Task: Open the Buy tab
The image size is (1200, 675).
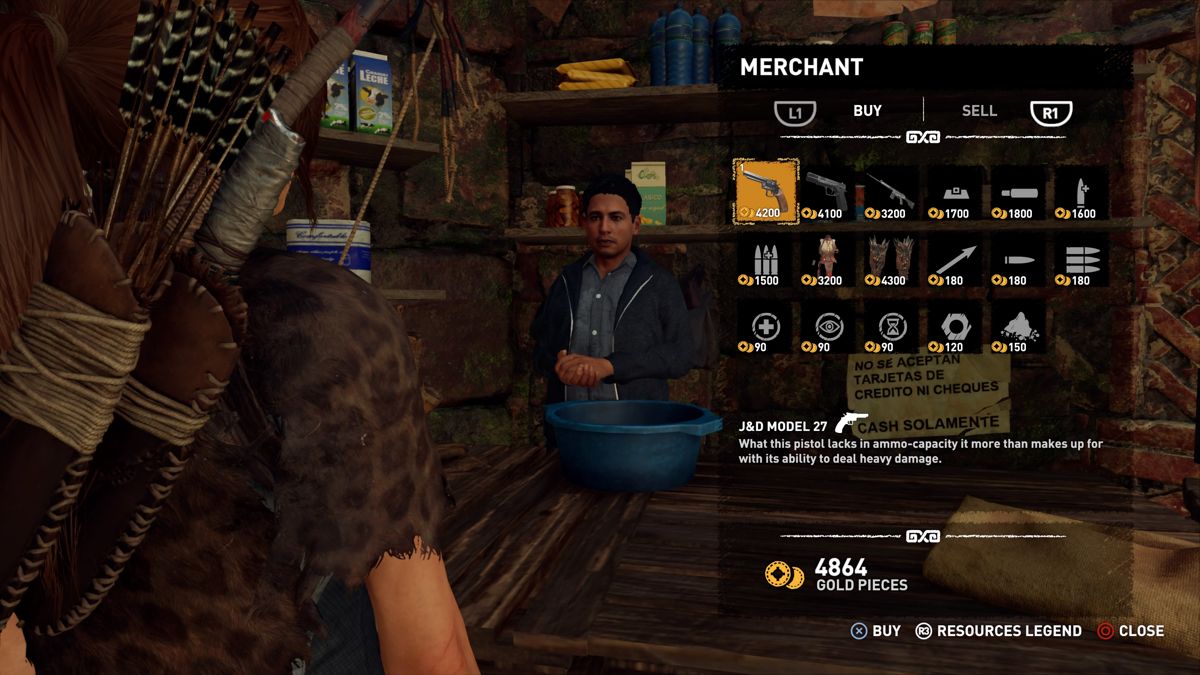Action: 867,111
